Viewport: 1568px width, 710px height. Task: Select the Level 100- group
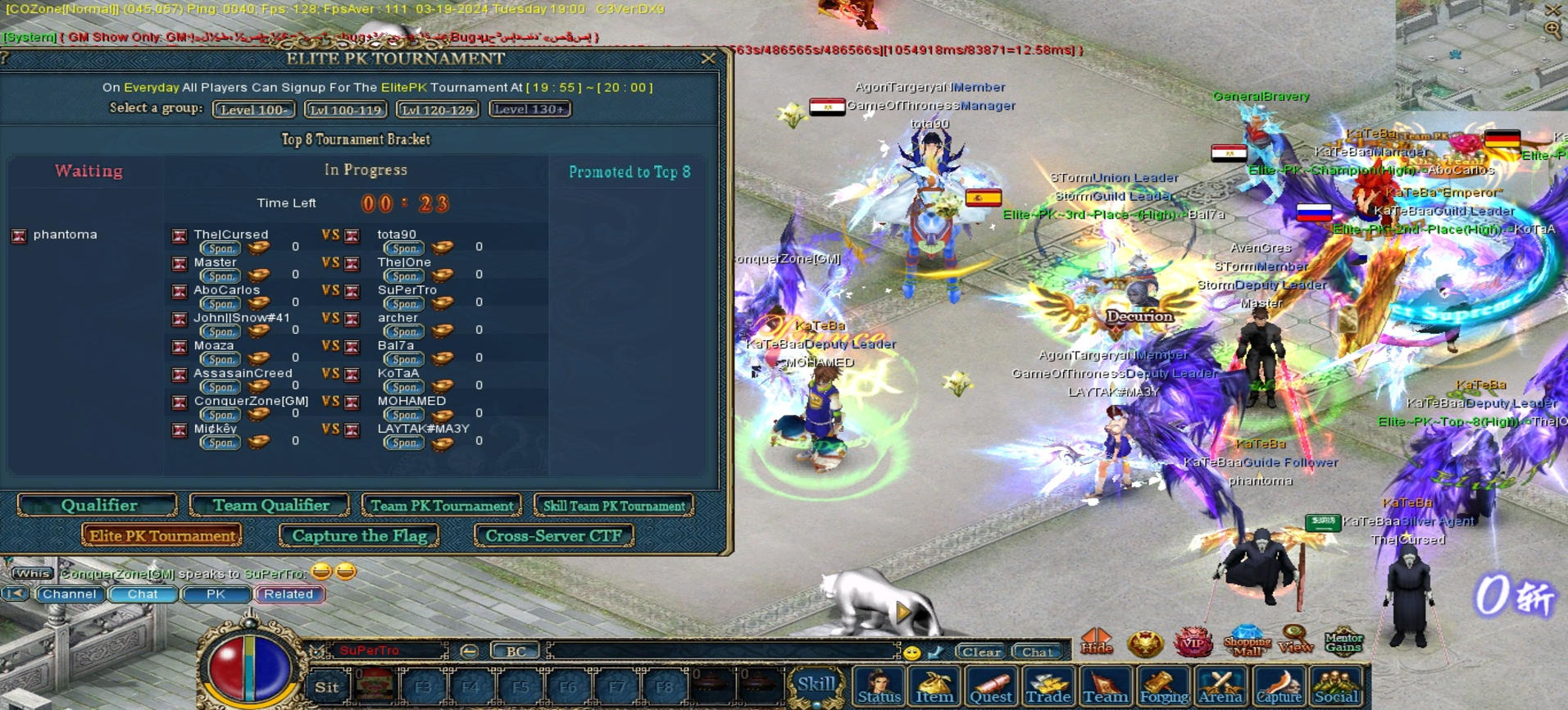coord(253,109)
